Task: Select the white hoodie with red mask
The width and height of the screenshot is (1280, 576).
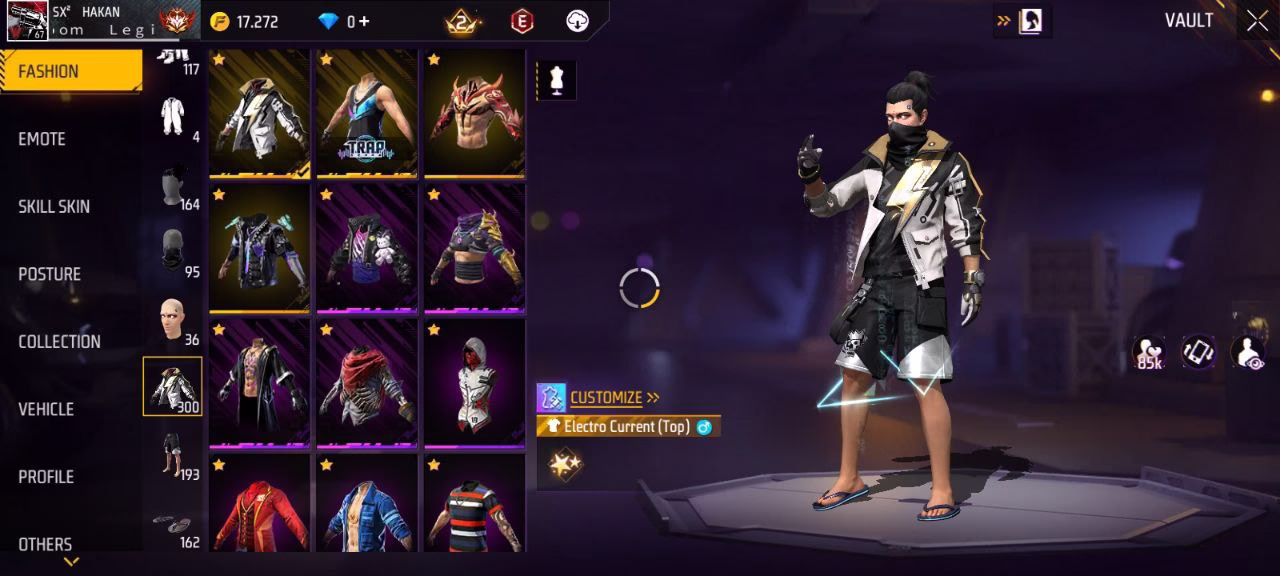Action: point(474,383)
